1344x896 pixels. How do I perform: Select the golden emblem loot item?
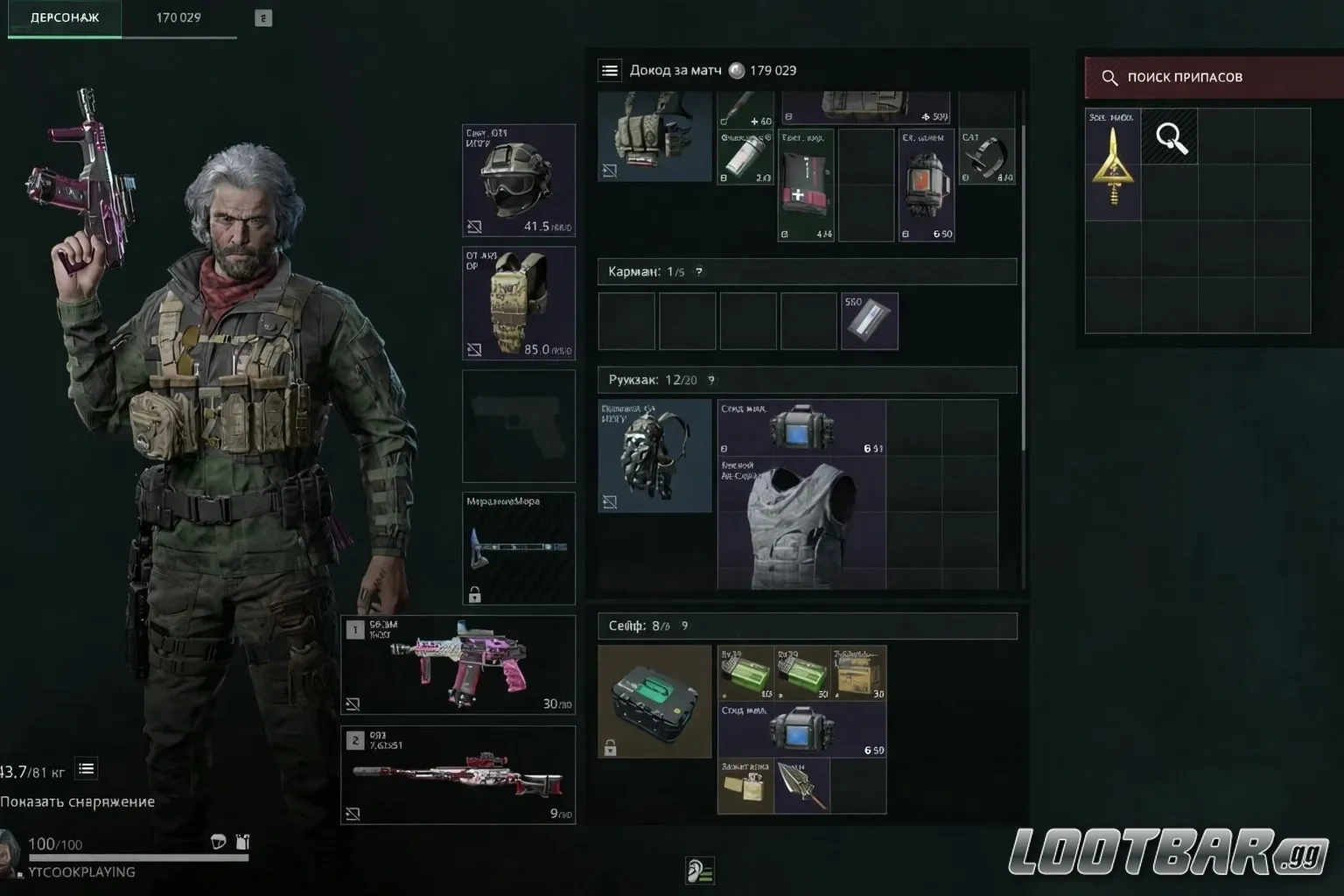tap(1113, 164)
